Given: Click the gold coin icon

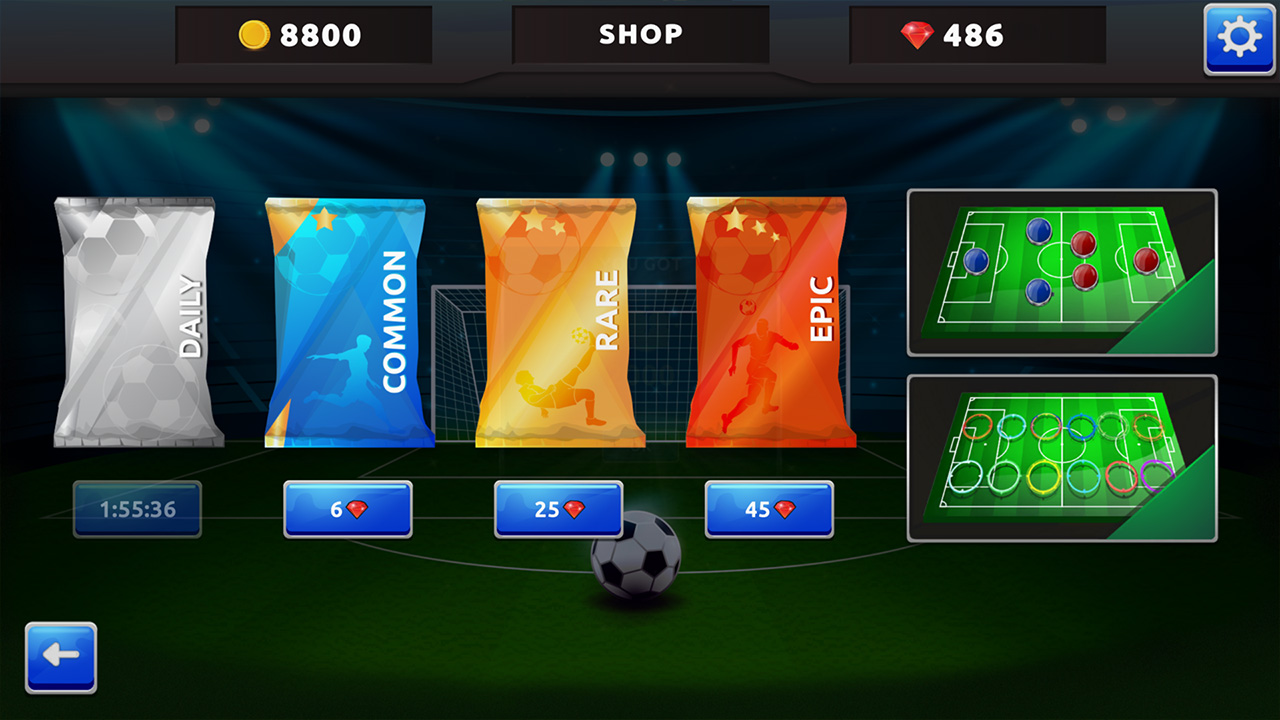Looking at the screenshot, I should (254, 35).
